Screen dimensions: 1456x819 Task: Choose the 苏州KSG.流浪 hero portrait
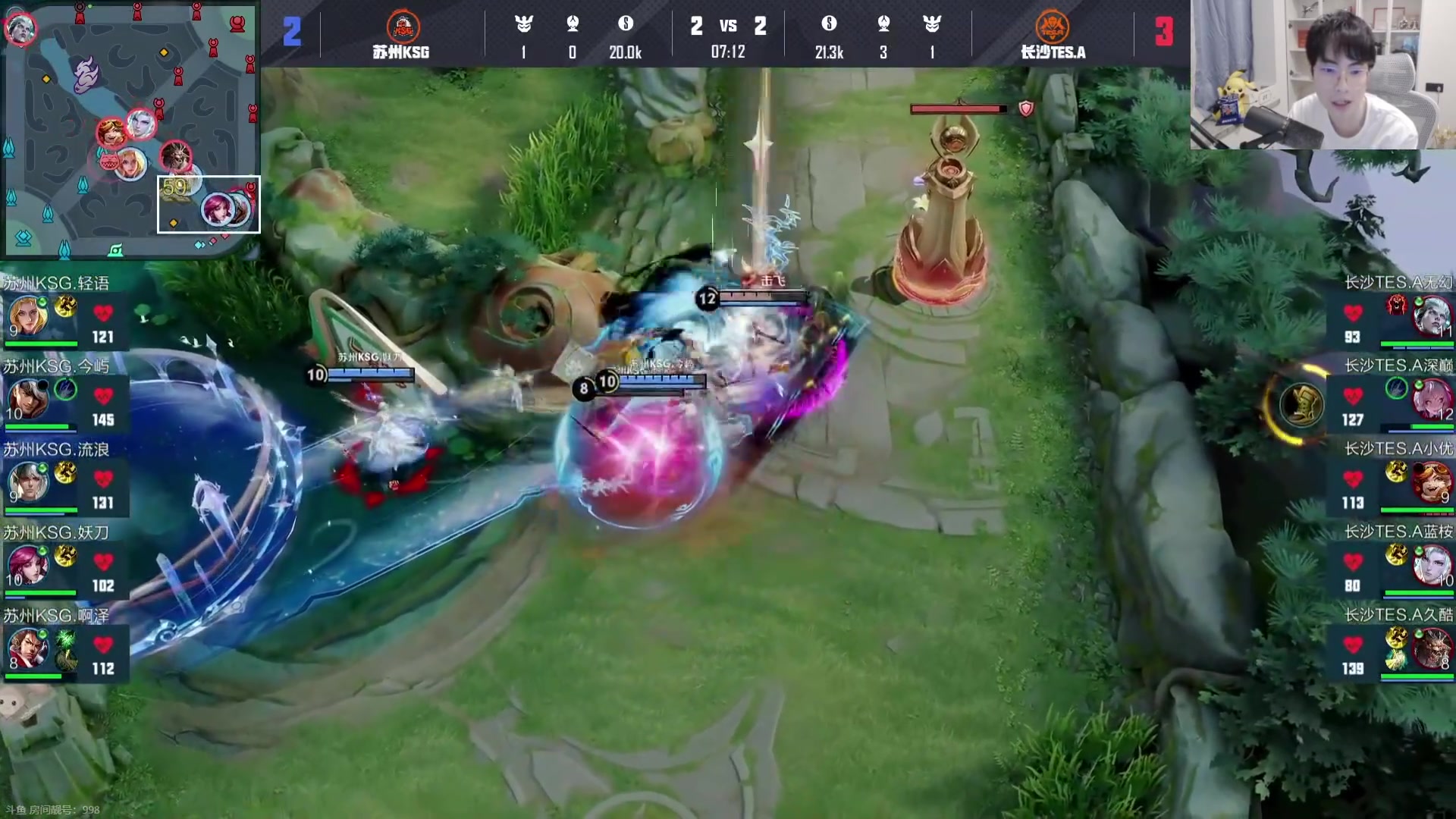point(27,482)
